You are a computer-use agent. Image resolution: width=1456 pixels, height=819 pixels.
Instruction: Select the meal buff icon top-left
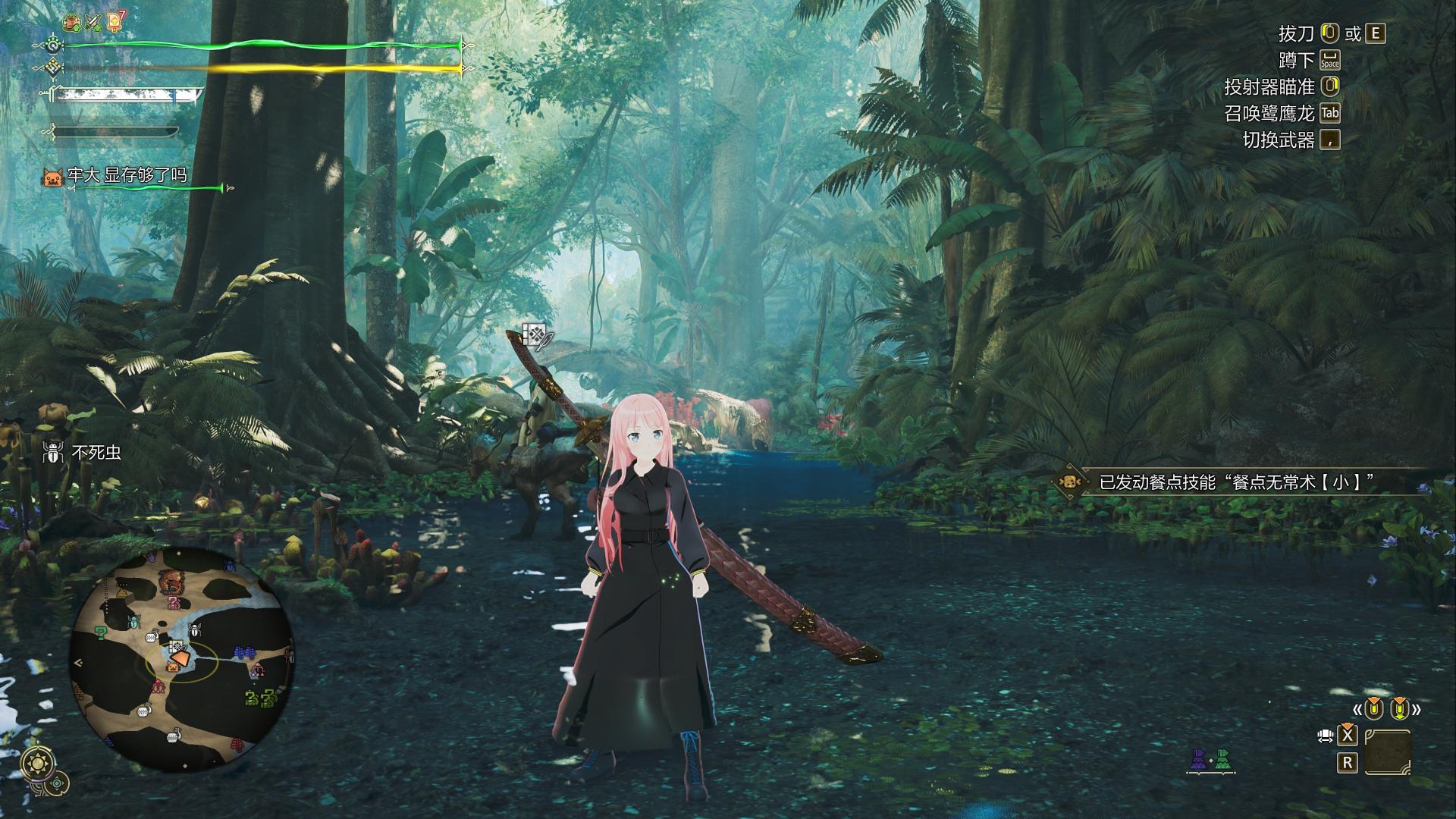[x=71, y=24]
